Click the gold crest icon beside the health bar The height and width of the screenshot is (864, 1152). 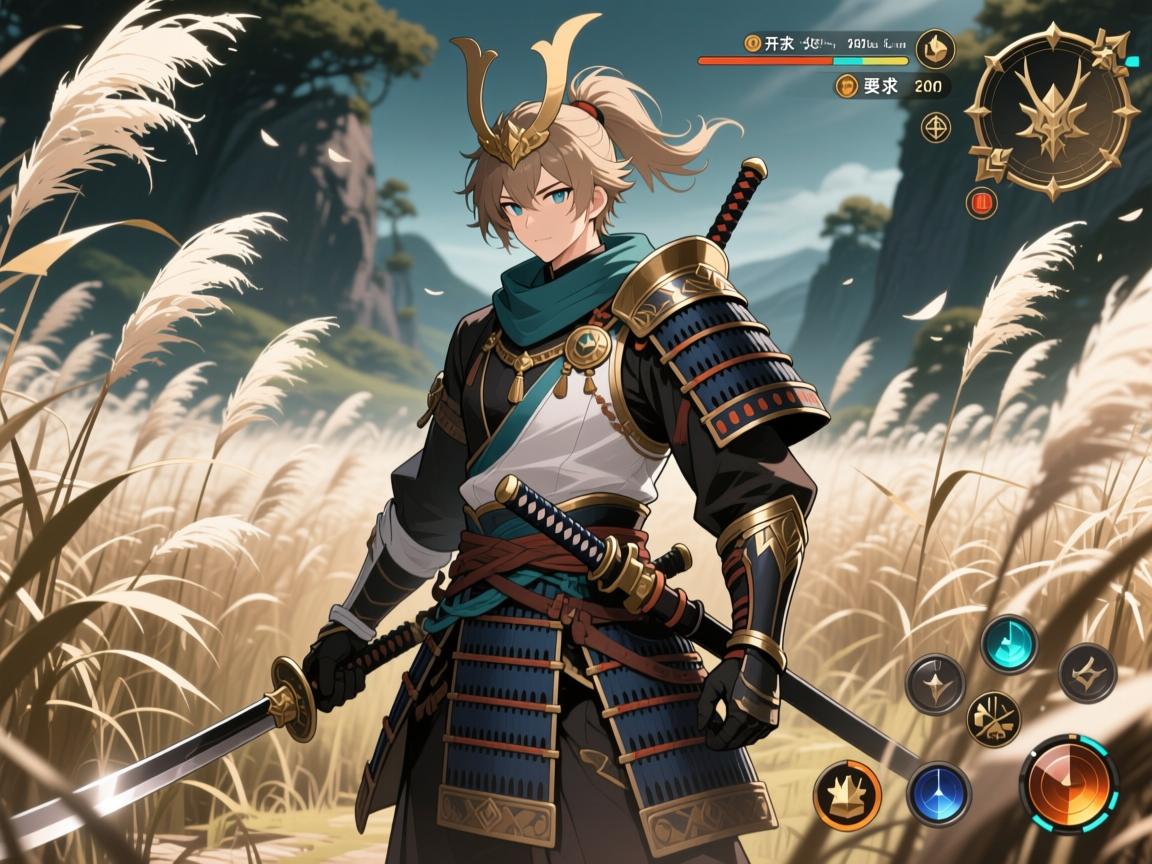click(x=936, y=48)
